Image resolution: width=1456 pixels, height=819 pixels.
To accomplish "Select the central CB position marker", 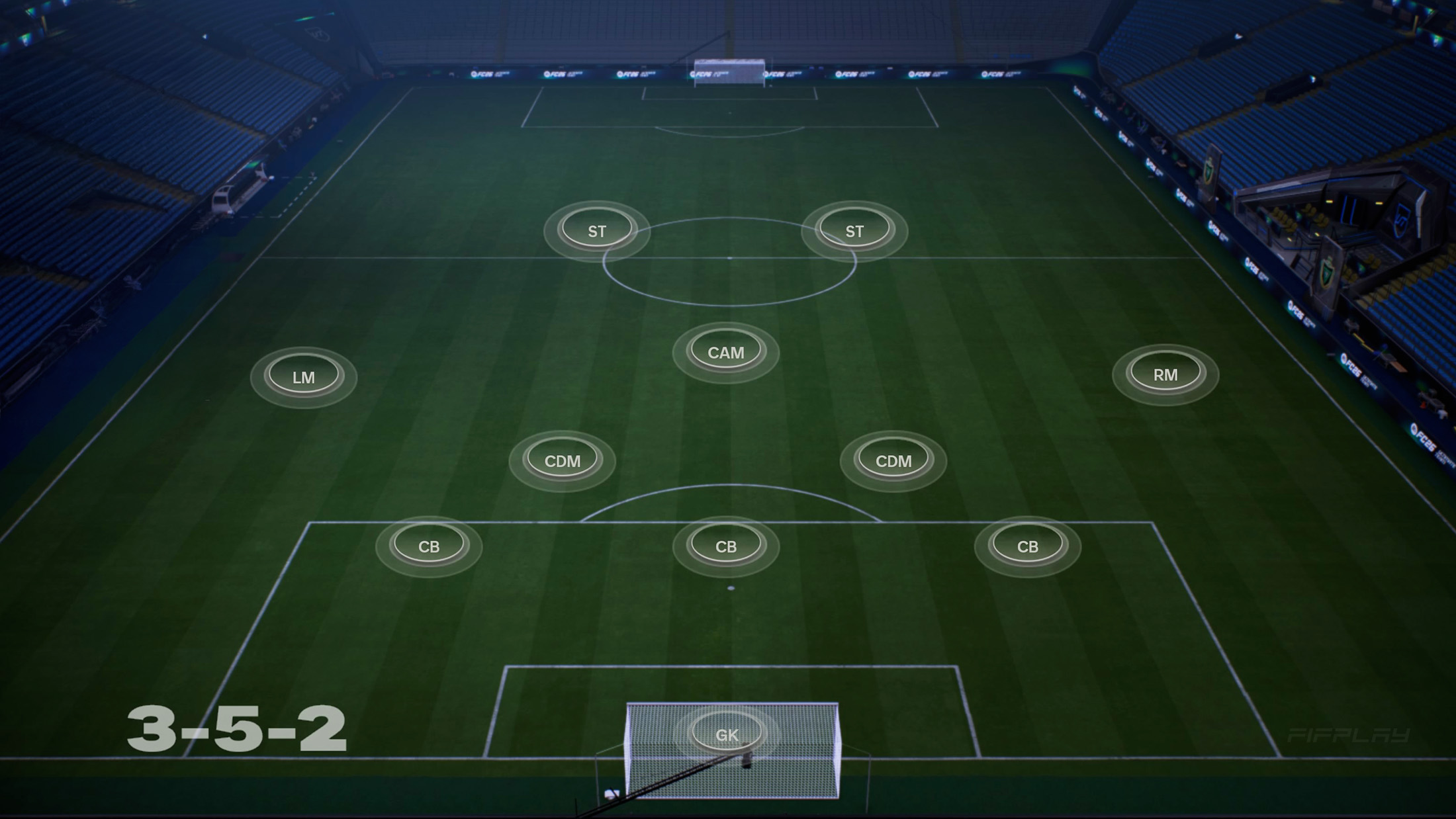I will click(x=726, y=546).
